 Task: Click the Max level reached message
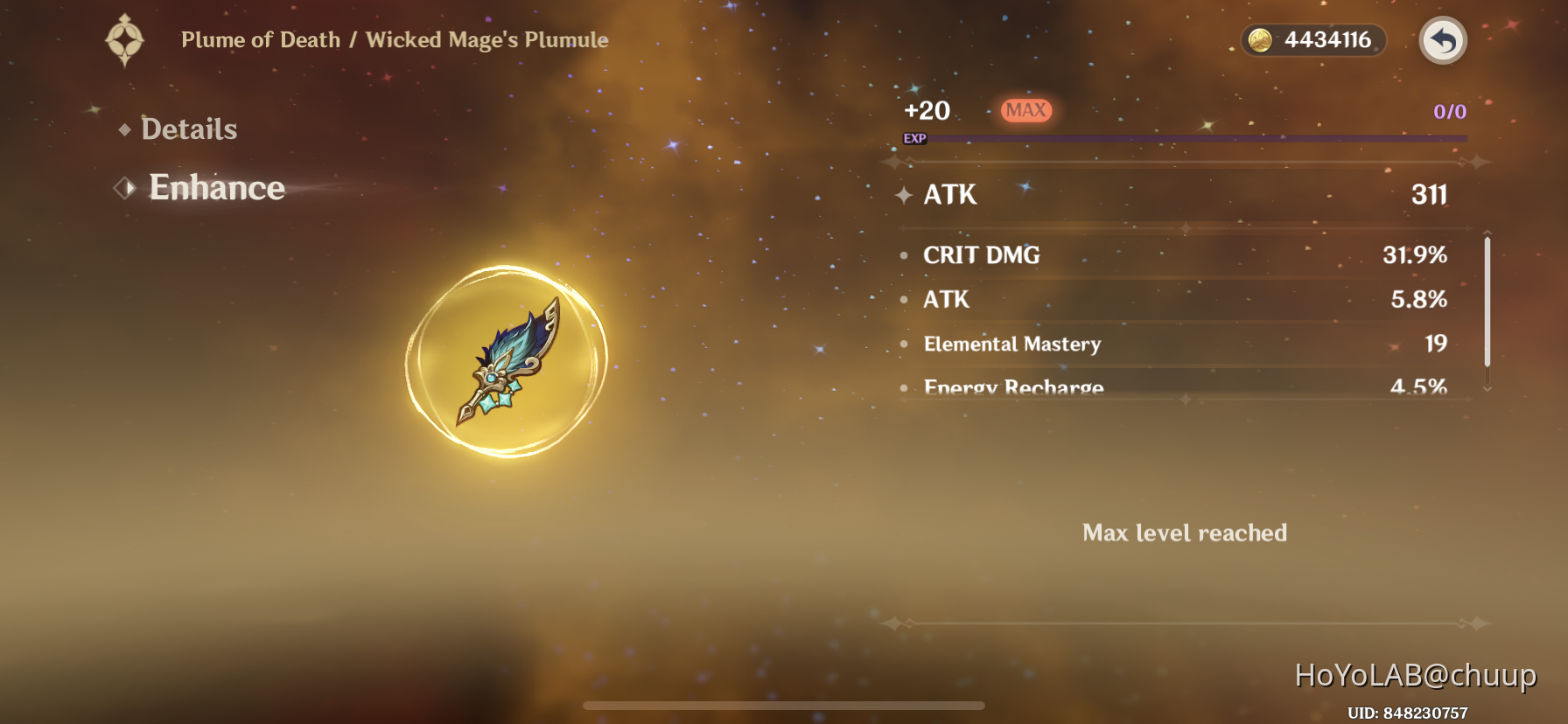pyautogui.click(x=1185, y=533)
